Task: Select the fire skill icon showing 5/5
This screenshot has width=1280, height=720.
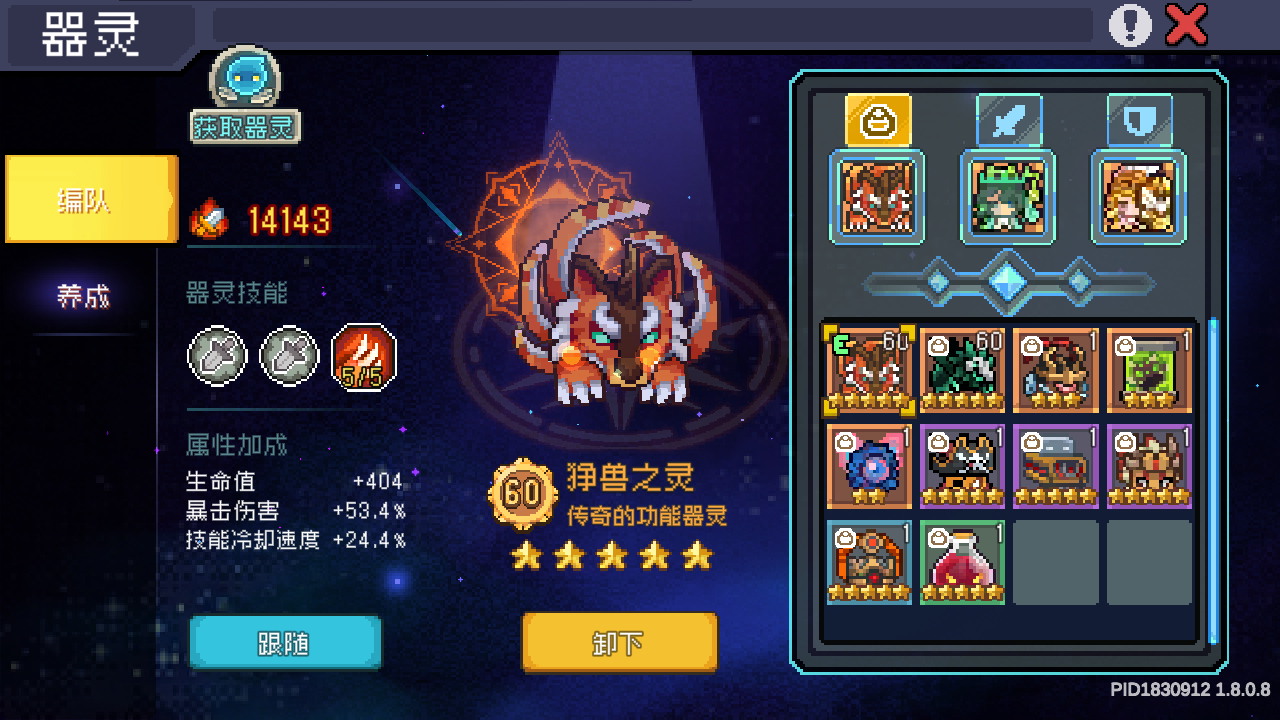Action: [x=363, y=356]
